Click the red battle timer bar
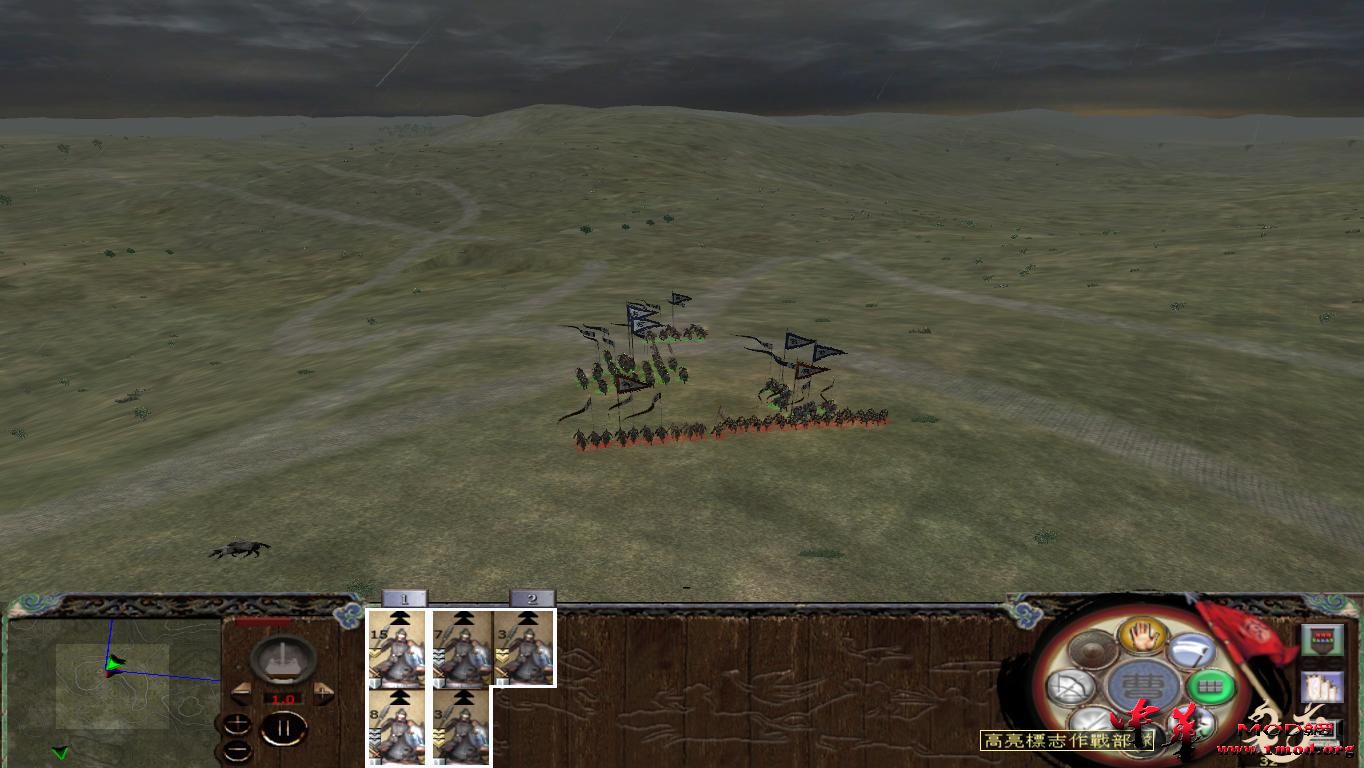This screenshot has width=1364, height=768. pyautogui.click(x=263, y=620)
